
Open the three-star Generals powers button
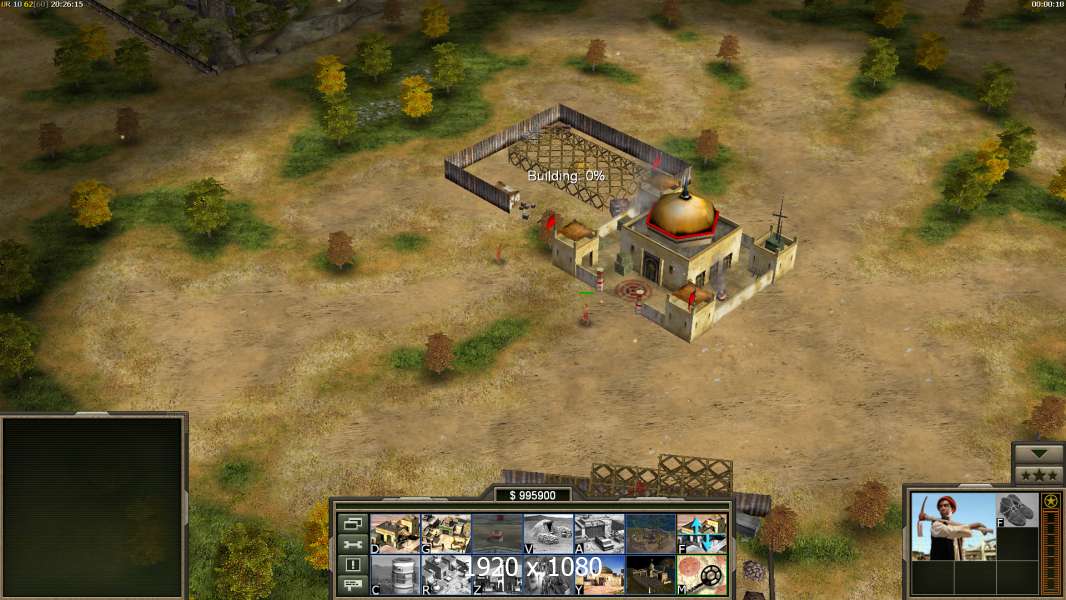point(1038,475)
